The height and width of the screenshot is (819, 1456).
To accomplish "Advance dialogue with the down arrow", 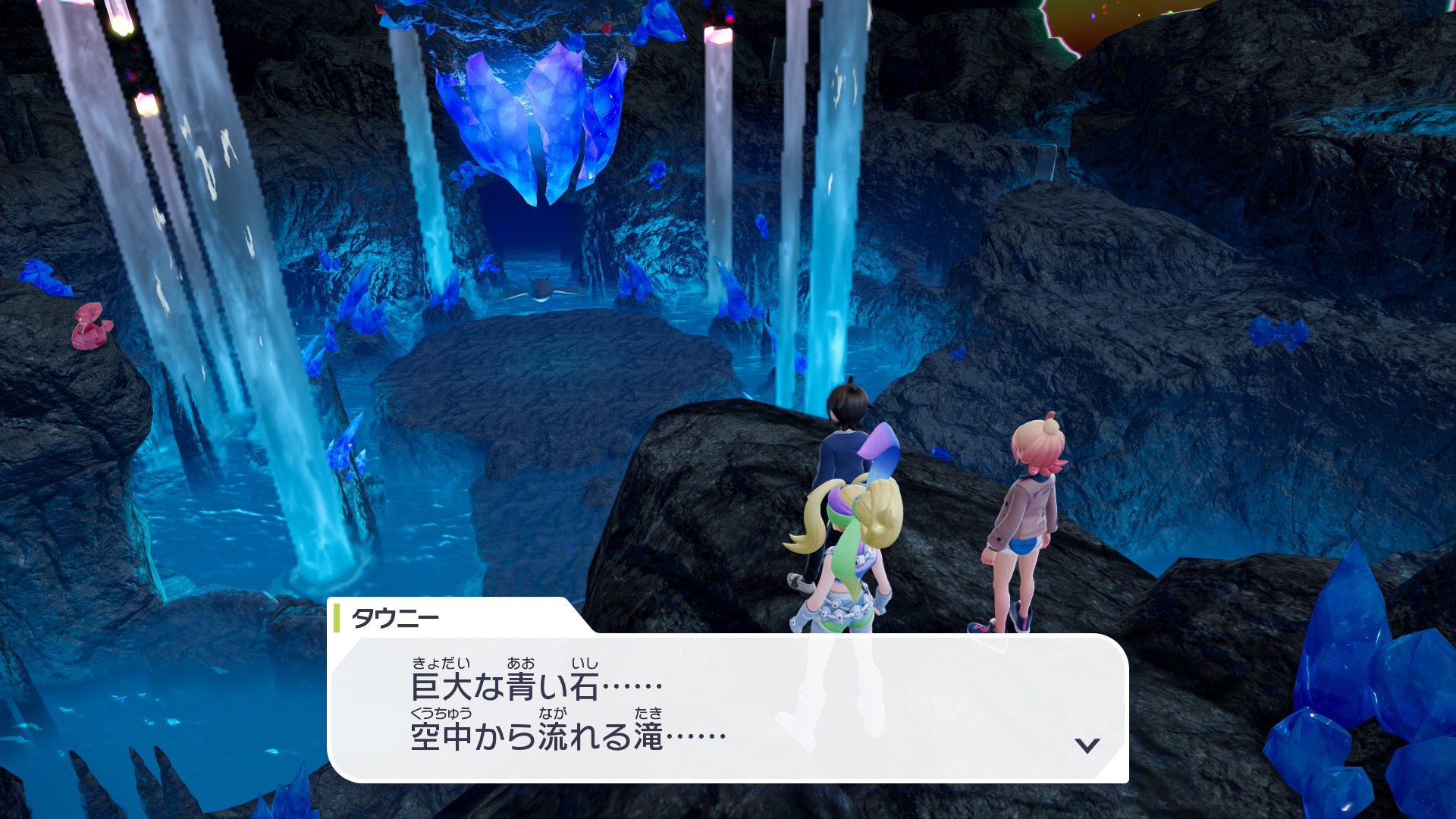I will pyautogui.click(x=1087, y=745).
